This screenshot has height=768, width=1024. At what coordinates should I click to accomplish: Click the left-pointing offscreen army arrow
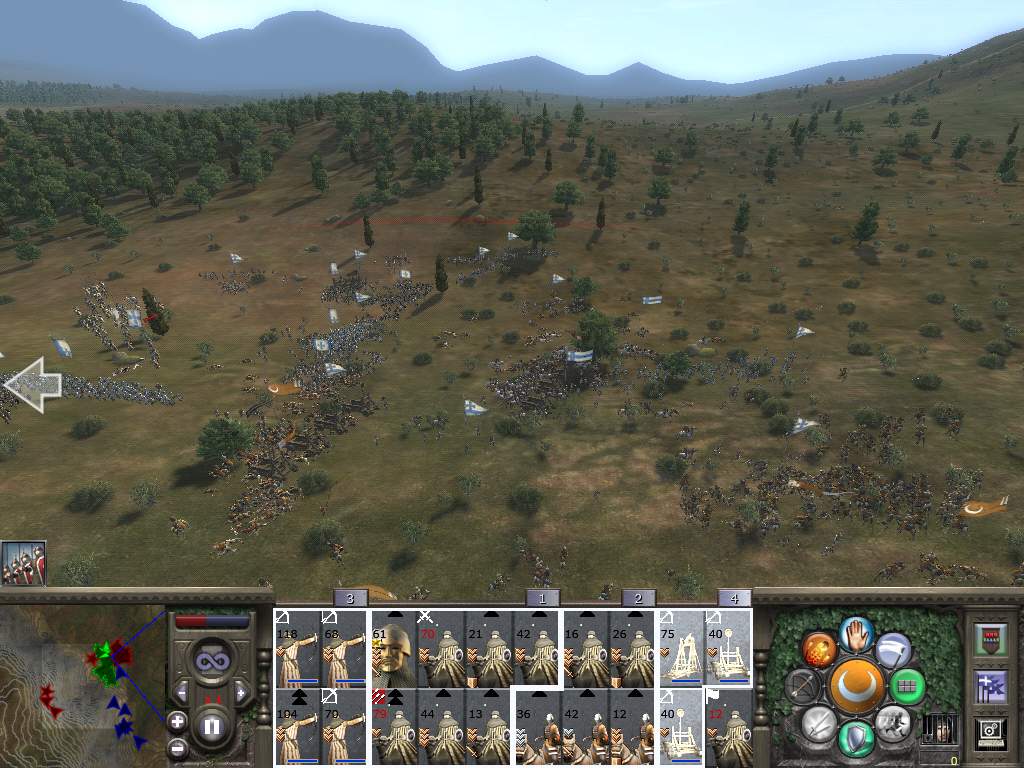33,385
